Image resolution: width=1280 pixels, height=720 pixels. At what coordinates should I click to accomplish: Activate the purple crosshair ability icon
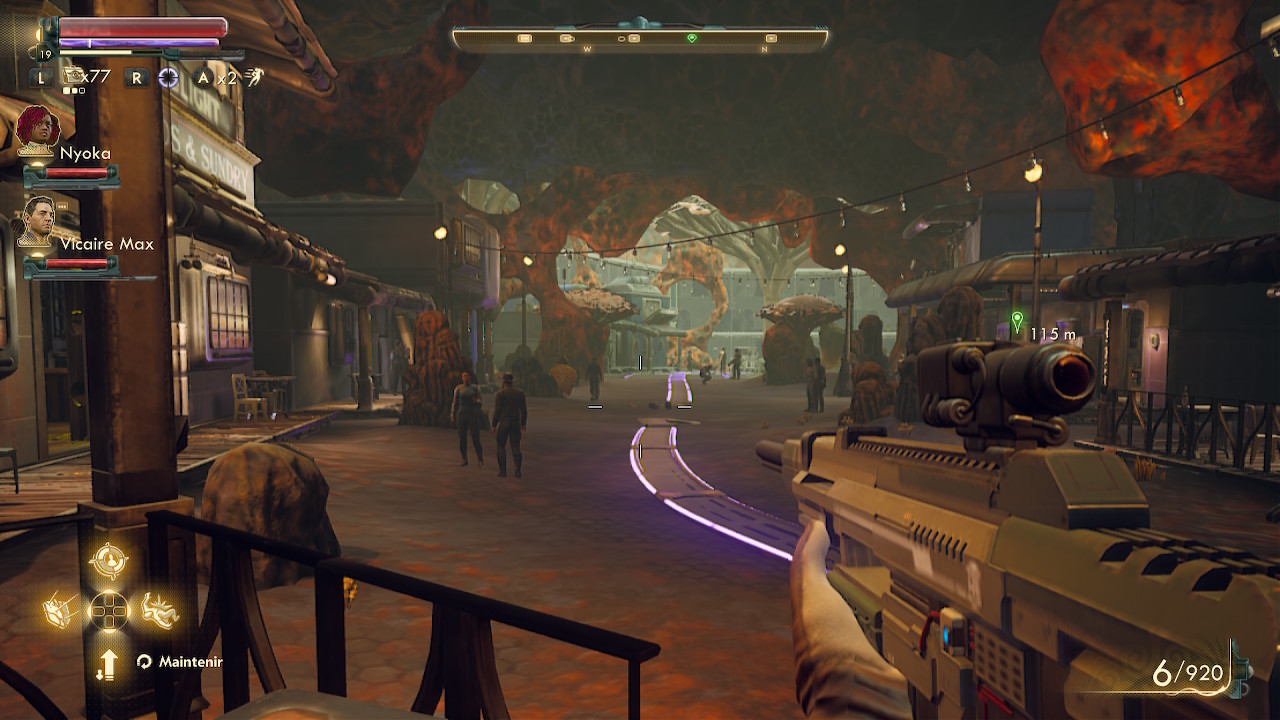click(168, 77)
